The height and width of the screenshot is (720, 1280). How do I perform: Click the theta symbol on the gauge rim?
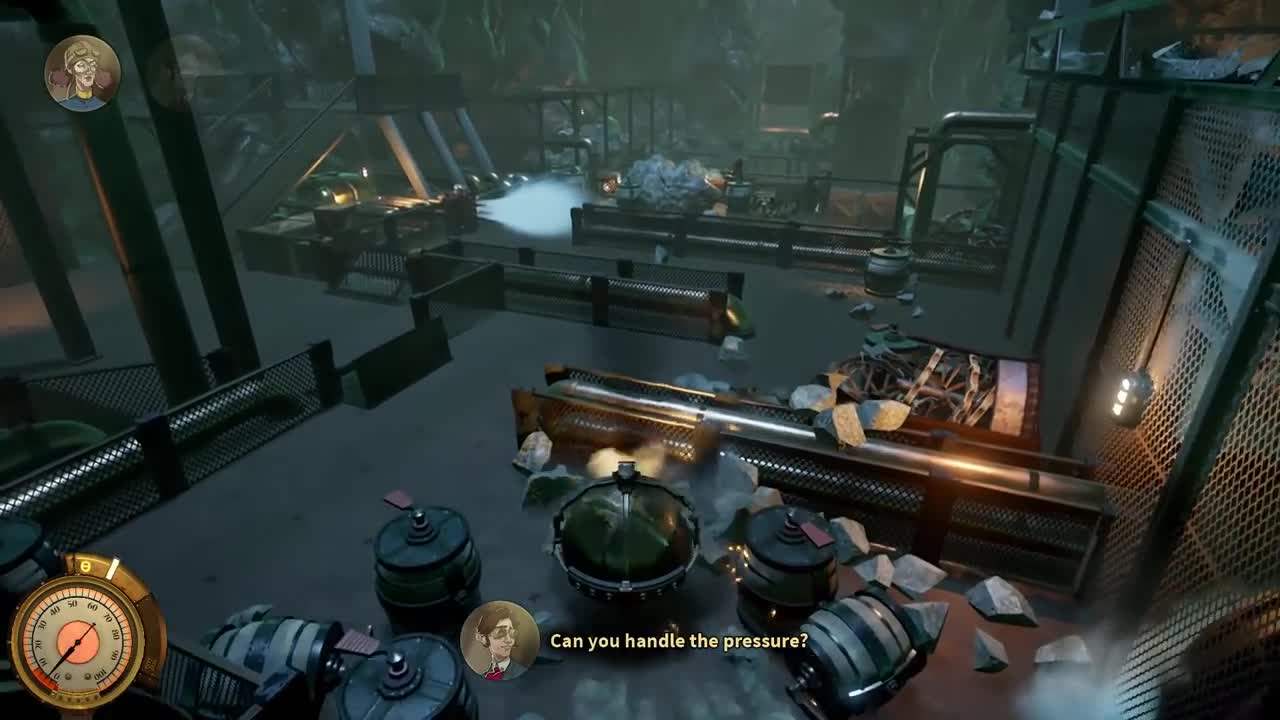pyautogui.click(x=85, y=565)
